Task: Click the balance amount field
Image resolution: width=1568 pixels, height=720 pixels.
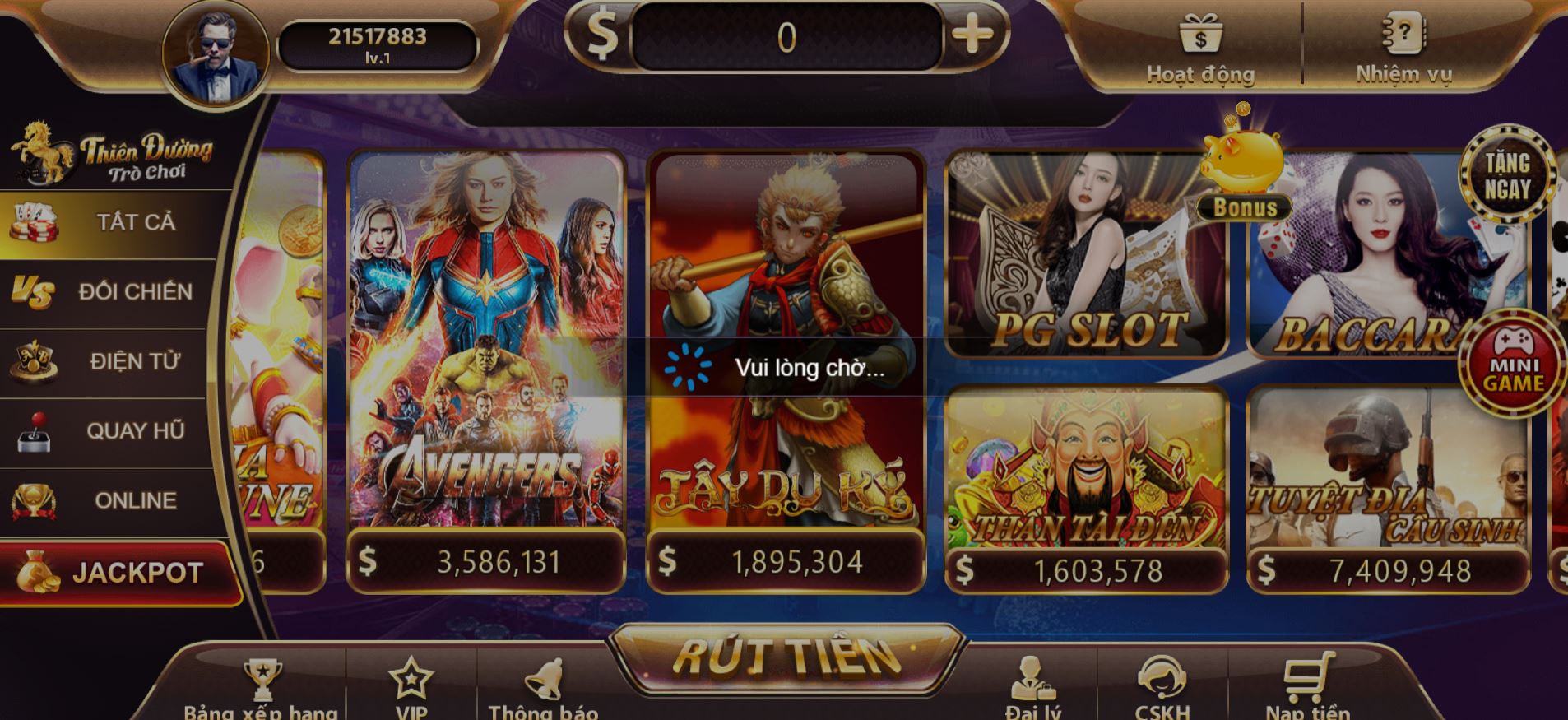Action: [x=786, y=36]
